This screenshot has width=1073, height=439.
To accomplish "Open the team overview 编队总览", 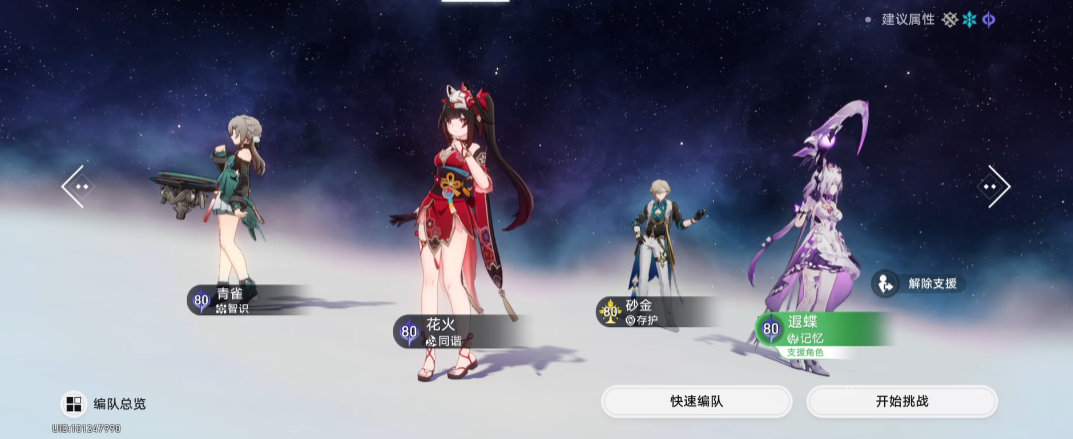I will click(104, 404).
